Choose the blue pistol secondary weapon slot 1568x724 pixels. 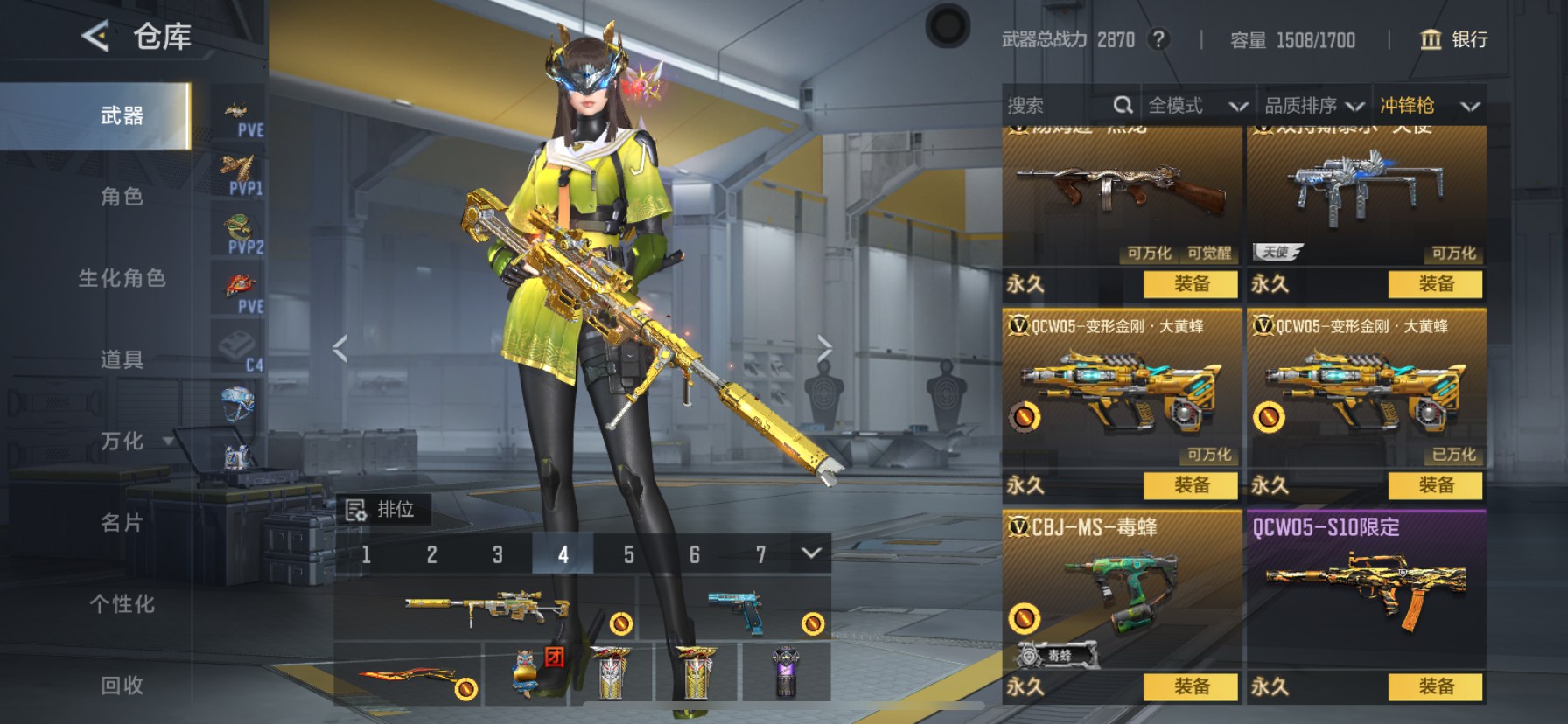736,607
